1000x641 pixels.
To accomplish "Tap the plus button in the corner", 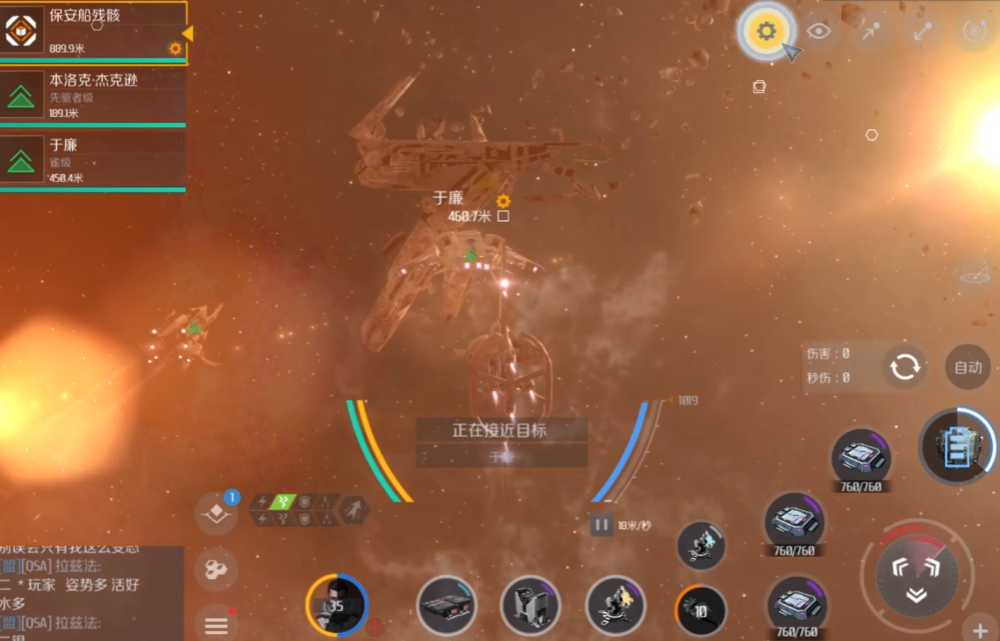I will pyautogui.click(x=979, y=630).
